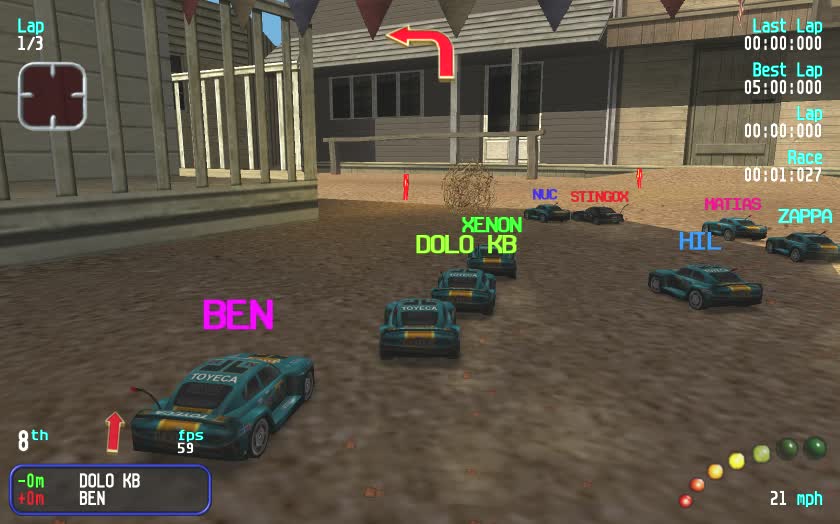Select the DOLO KB row in the gap panel

109,480
